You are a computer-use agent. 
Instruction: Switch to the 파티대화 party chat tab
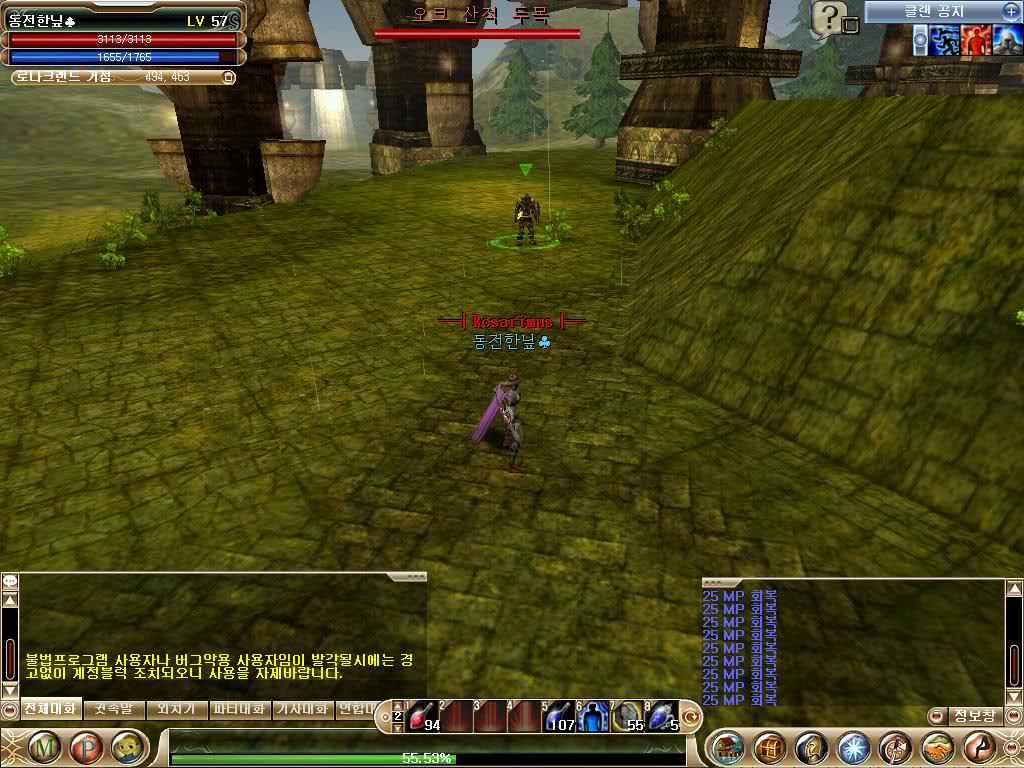[238, 709]
